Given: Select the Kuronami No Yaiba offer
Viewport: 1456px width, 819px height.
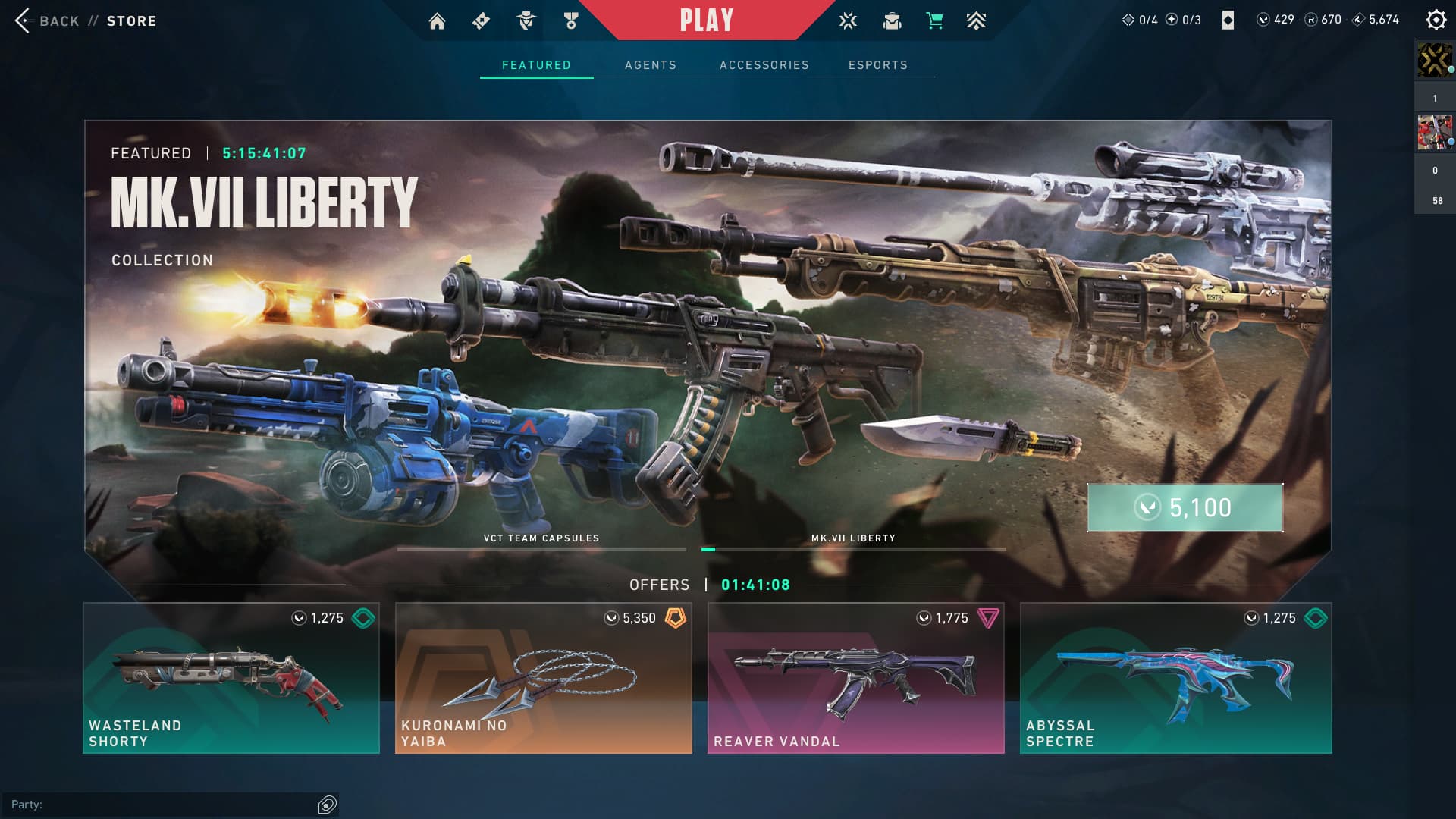Looking at the screenshot, I should tap(543, 678).
